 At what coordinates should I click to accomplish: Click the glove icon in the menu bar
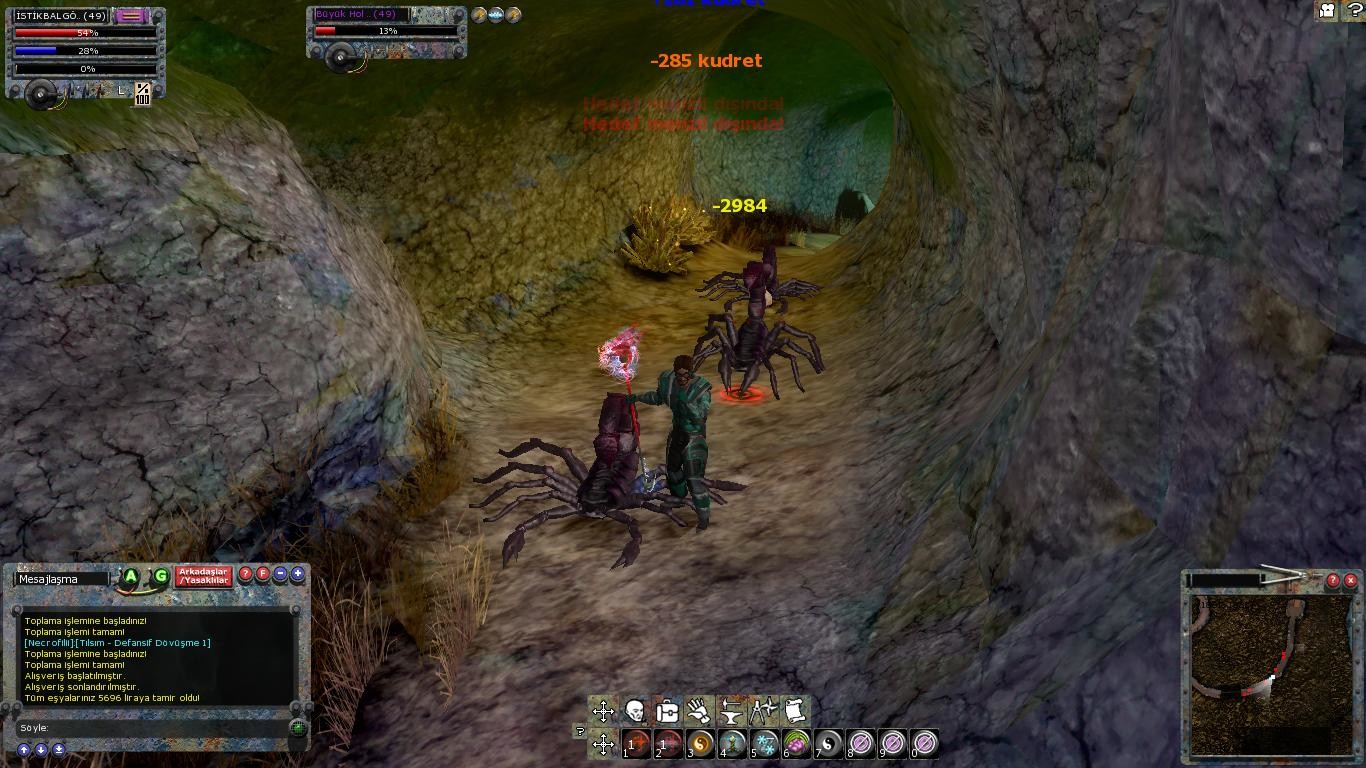tap(699, 711)
